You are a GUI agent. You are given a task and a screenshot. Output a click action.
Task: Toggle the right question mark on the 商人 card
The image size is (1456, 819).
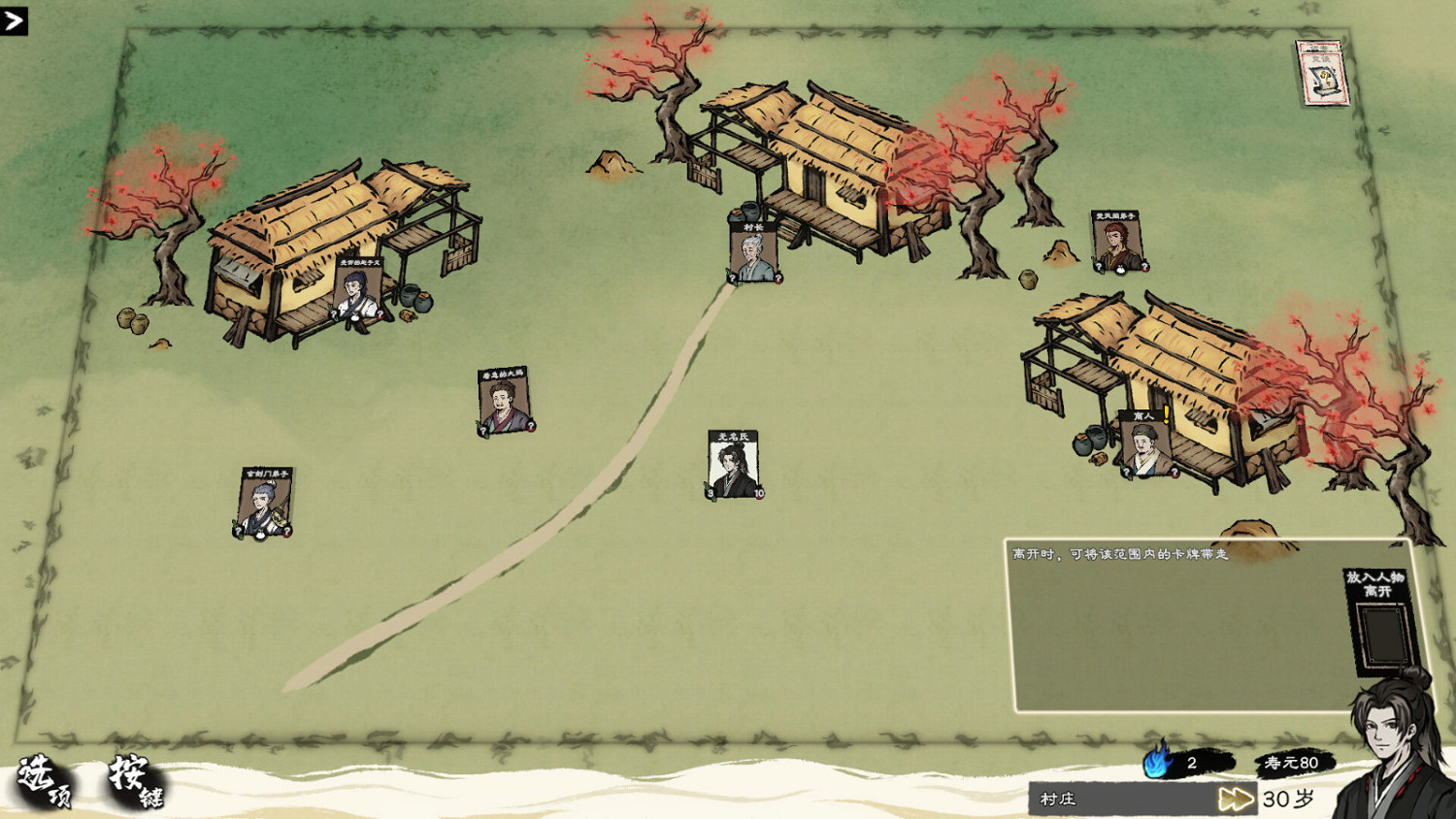coord(1175,472)
